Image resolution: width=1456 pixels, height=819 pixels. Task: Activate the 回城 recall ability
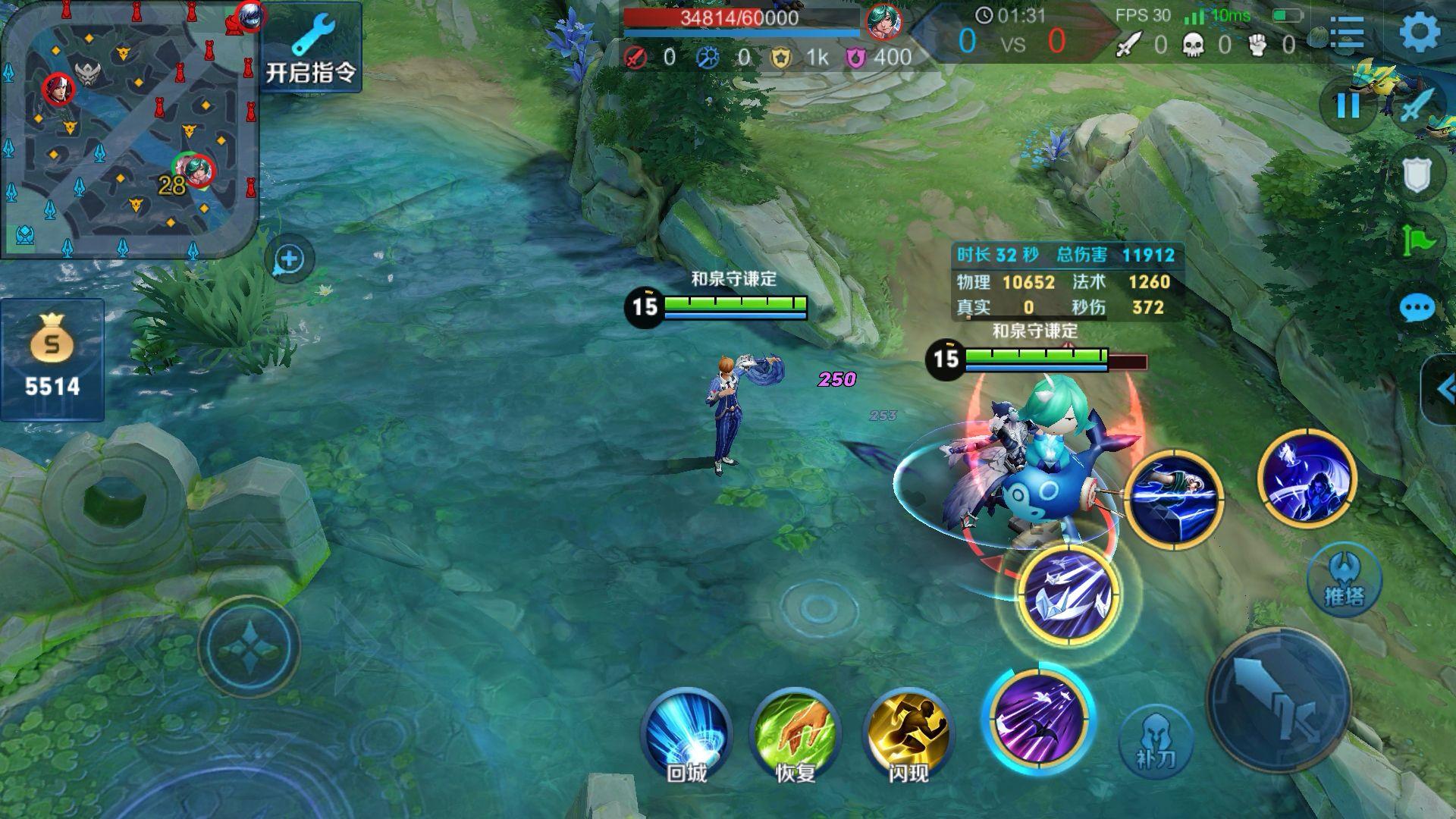686,732
